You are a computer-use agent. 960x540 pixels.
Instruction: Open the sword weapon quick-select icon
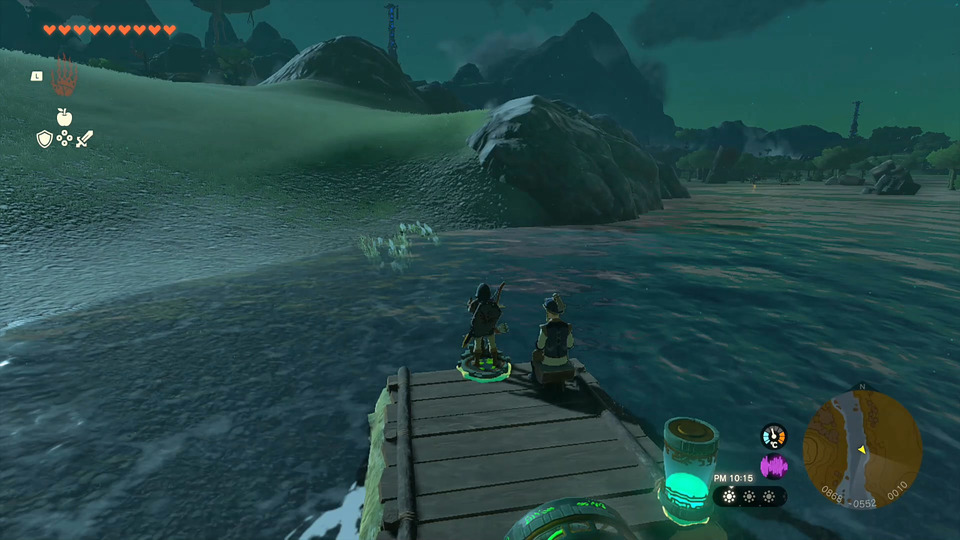click(x=85, y=139)
